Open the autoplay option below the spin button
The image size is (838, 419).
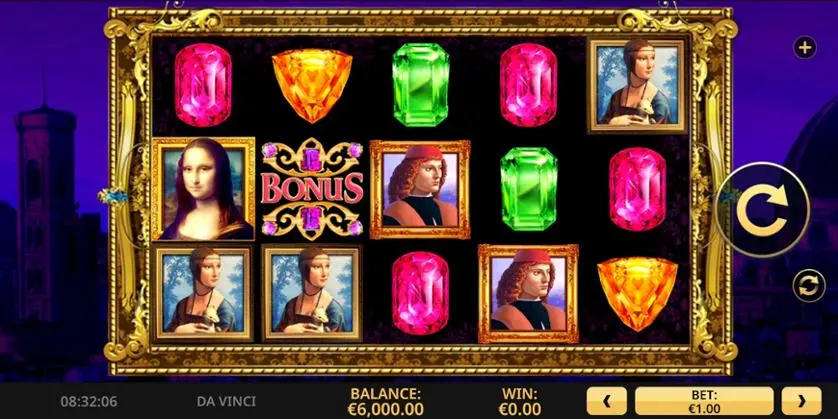pyautogui.click(x=805, y=285)
